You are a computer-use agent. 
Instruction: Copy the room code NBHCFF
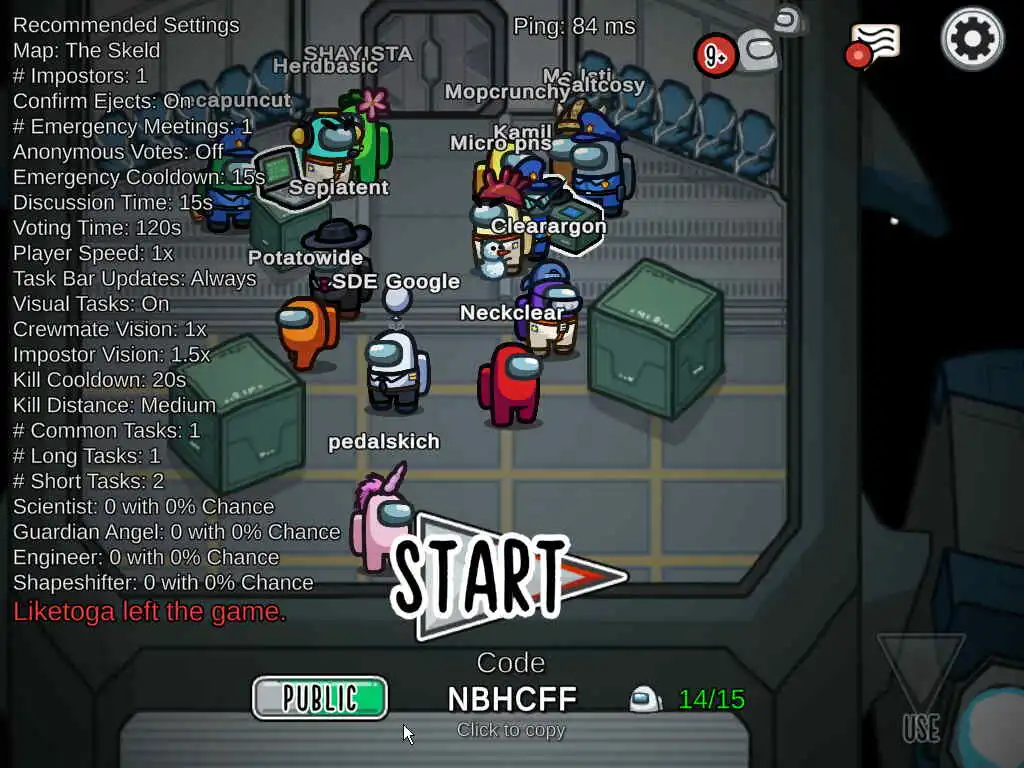pyautogui.click(x=511, y=699)
